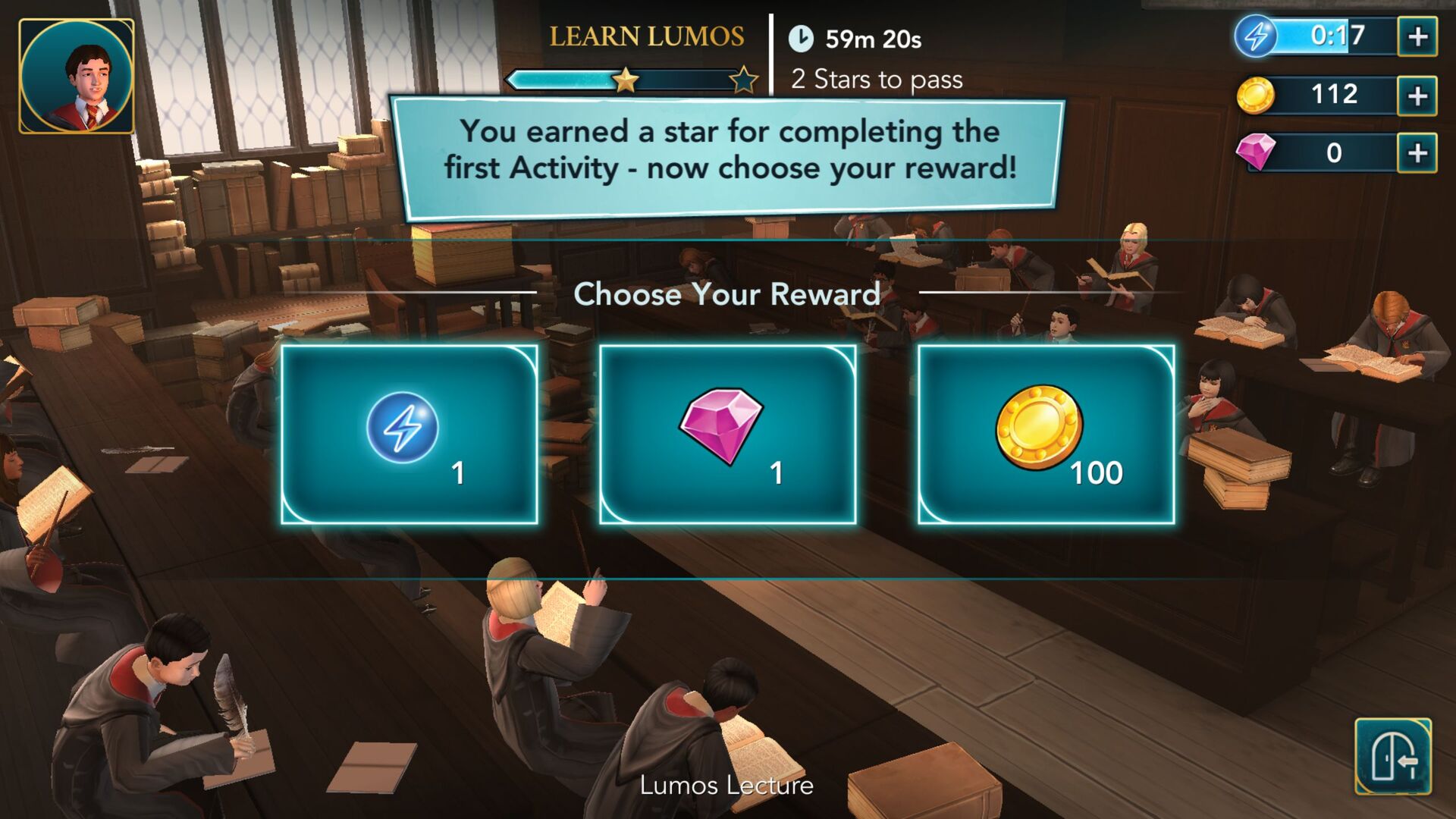Tap the Choose Your Reward heading

pos(728,294)
